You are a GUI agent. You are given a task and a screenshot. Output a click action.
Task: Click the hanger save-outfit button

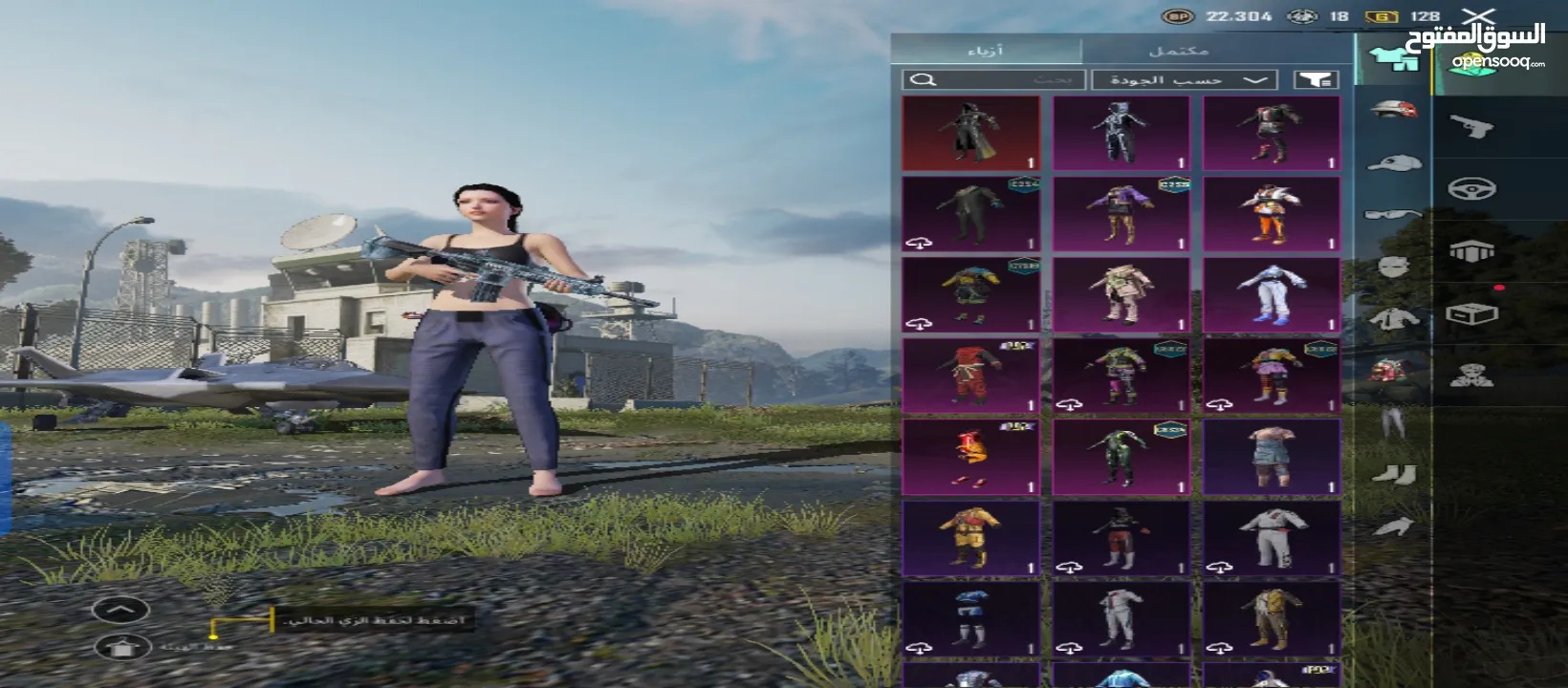point(121,647)
